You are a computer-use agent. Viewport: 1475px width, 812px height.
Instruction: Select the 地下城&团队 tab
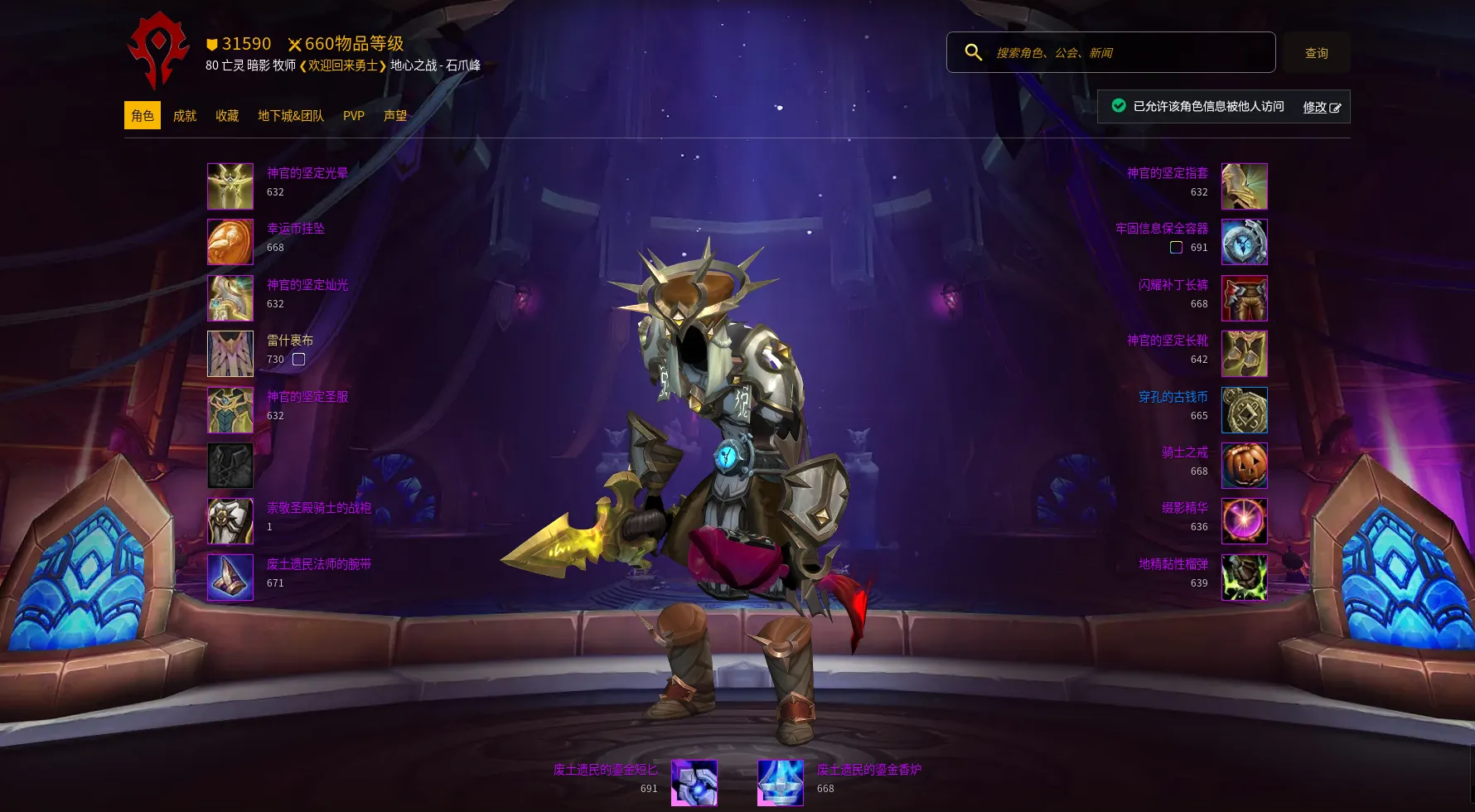pos(290,116)
